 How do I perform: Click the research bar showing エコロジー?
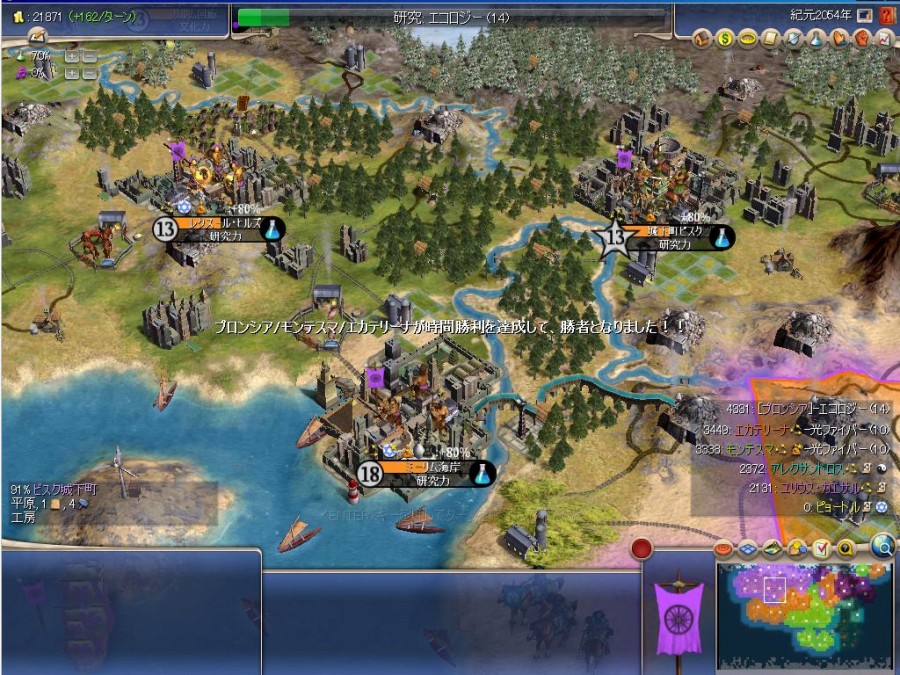[x=450, y=17]
